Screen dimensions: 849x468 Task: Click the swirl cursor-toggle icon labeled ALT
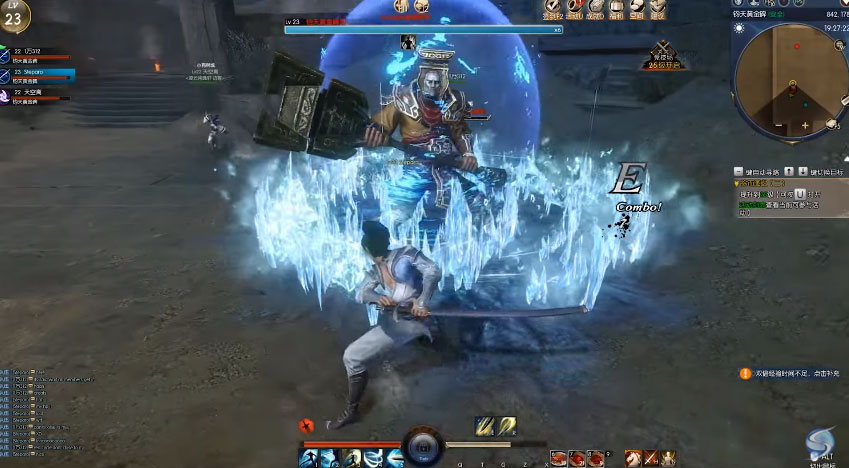tap(823, 441)
